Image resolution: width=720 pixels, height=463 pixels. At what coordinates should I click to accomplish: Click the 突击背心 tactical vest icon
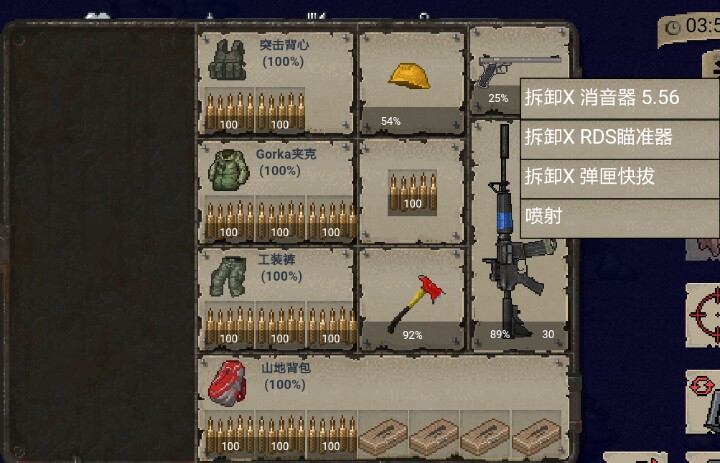[226, 62]
